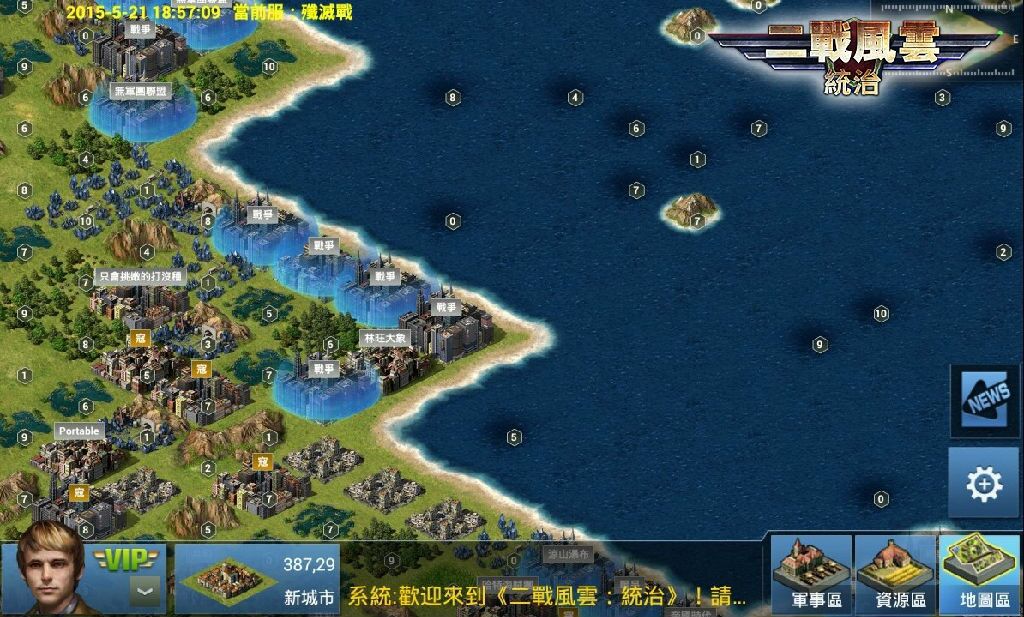Switch to the 資源區 resource zone
Screen dimensions: 1024x617
pyautogui.click(x=895, y=574)
